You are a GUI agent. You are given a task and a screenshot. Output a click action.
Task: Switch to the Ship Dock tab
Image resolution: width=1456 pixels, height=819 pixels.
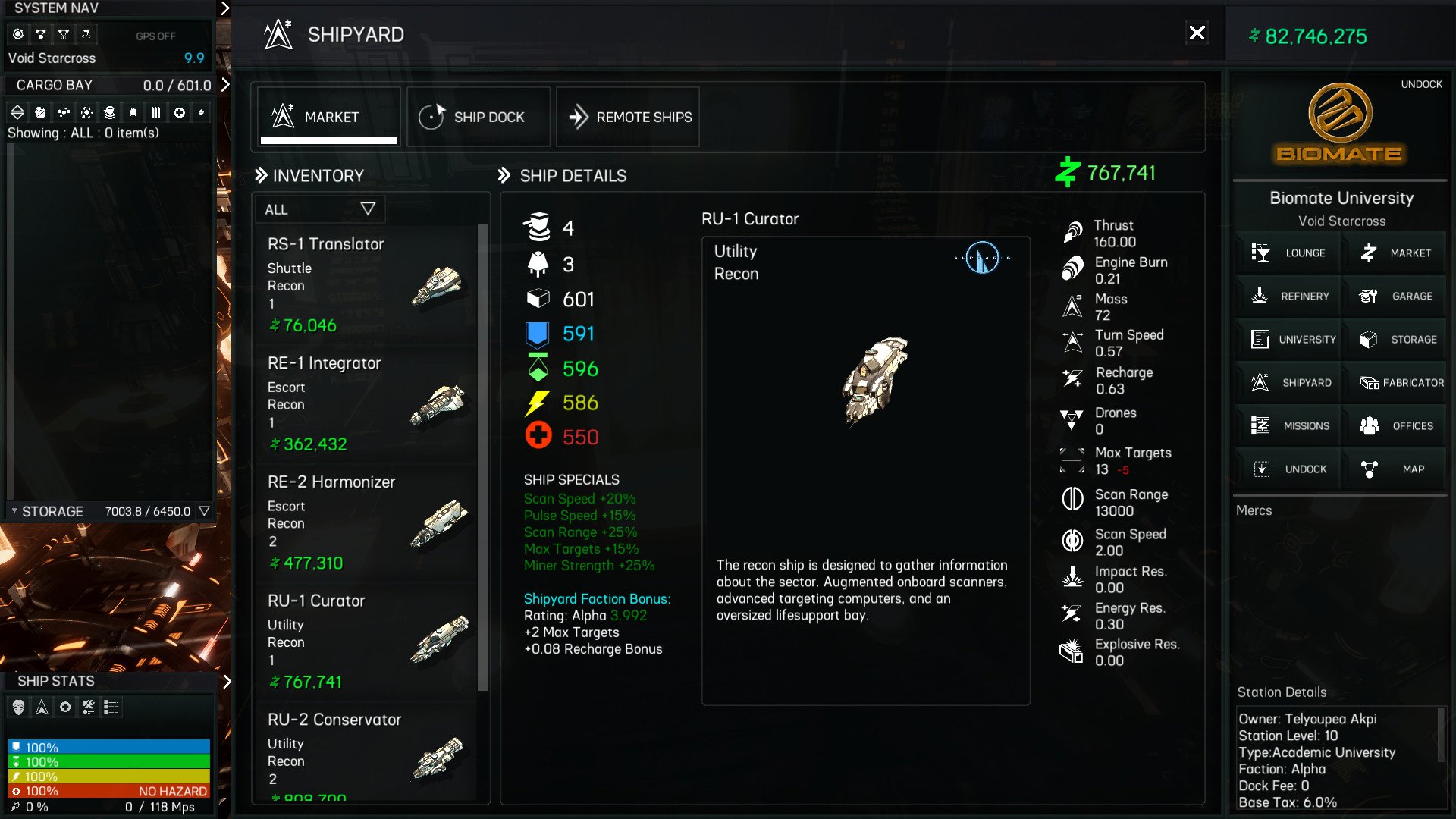(478, 117)
